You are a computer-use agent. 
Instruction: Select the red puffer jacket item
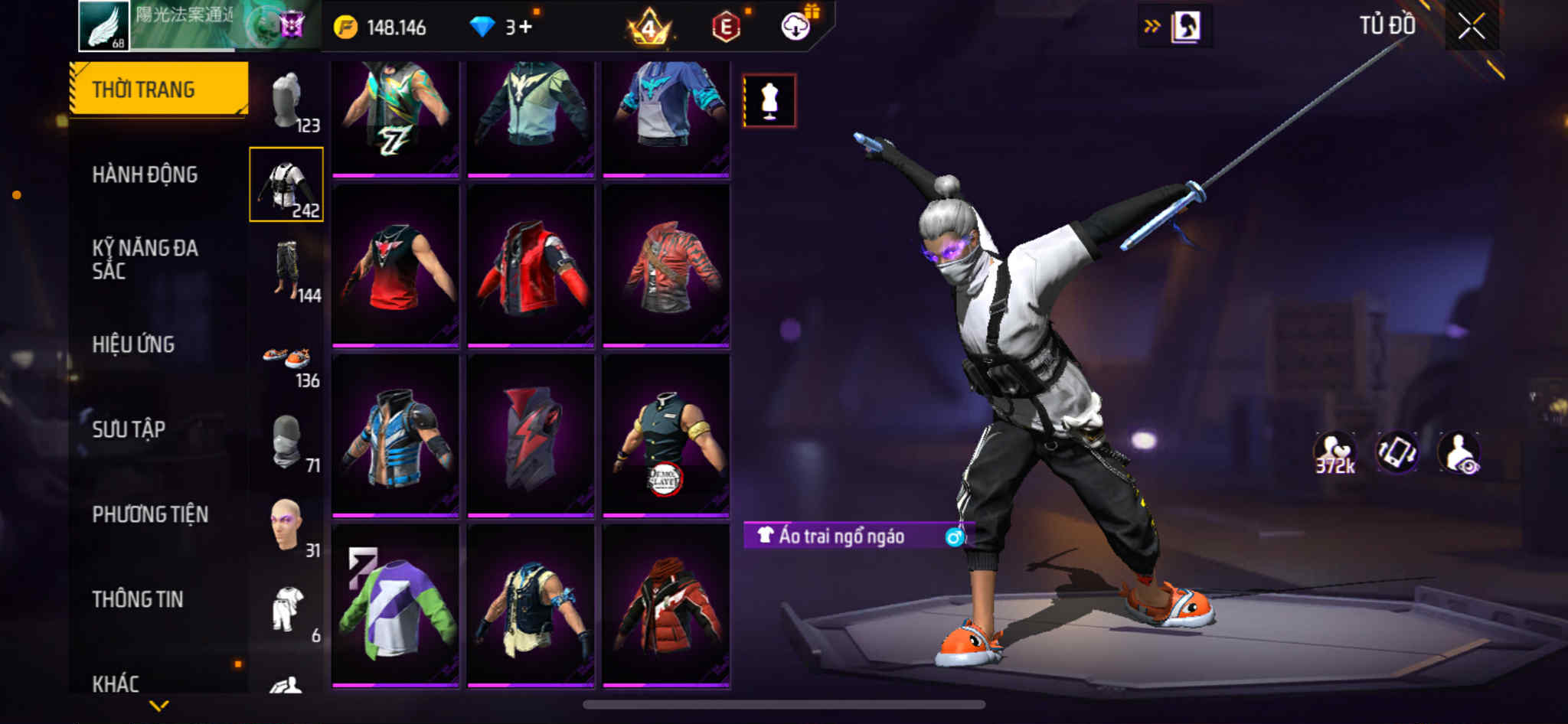click(x=665, y=606)
